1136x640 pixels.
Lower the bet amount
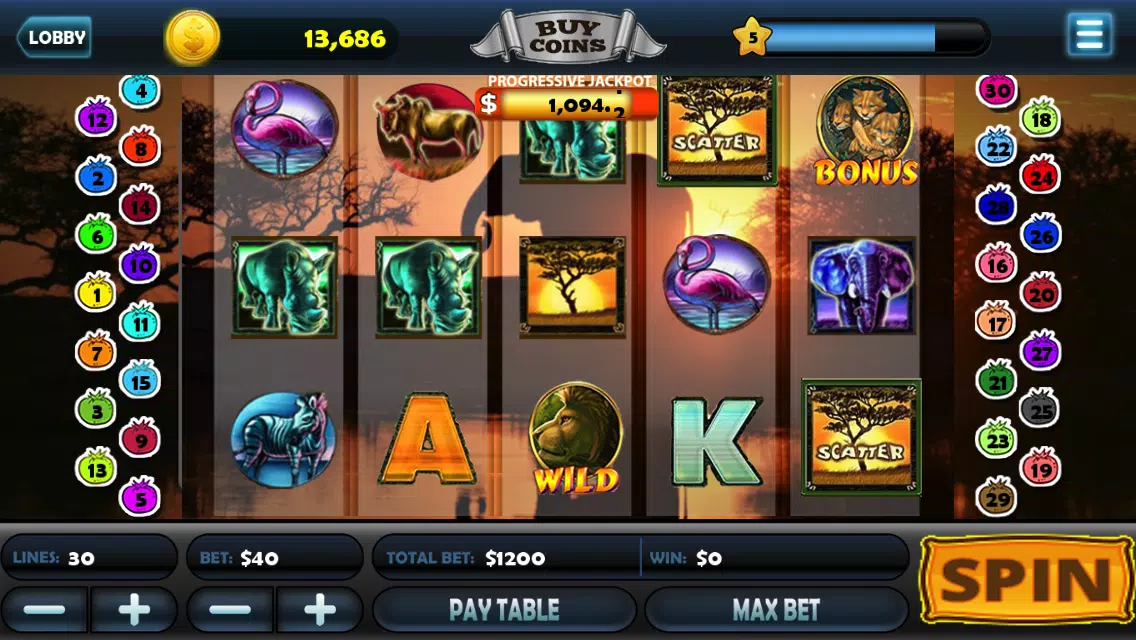point(230,609)
